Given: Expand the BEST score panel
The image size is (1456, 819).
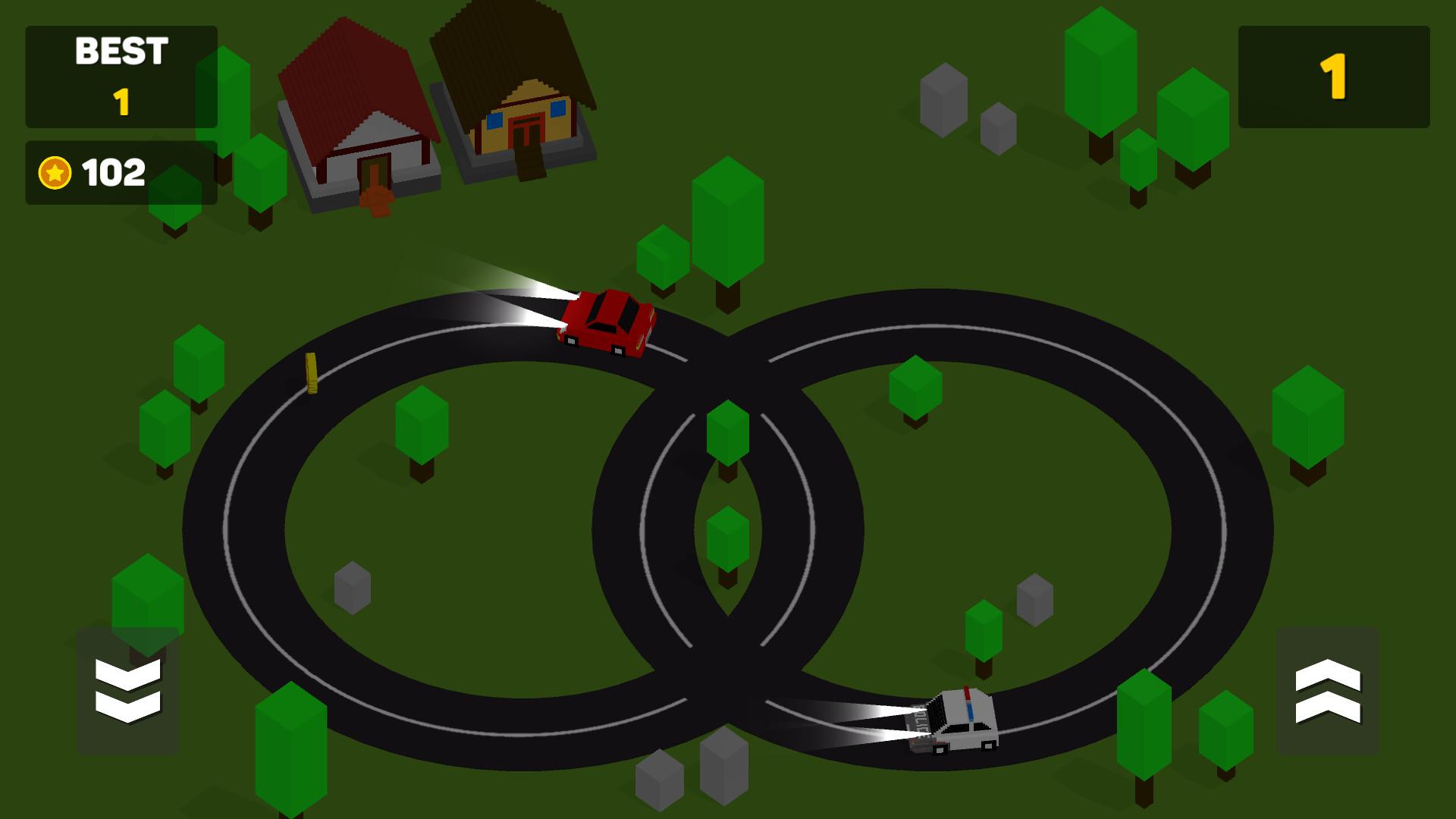Looking at the screenshot, I should 121,76.
